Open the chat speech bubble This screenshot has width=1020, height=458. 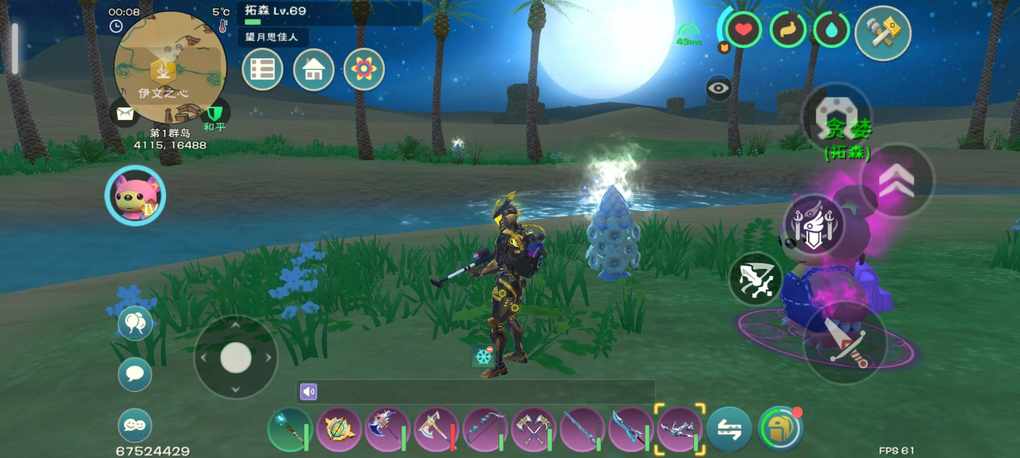[x=135, y=374]
